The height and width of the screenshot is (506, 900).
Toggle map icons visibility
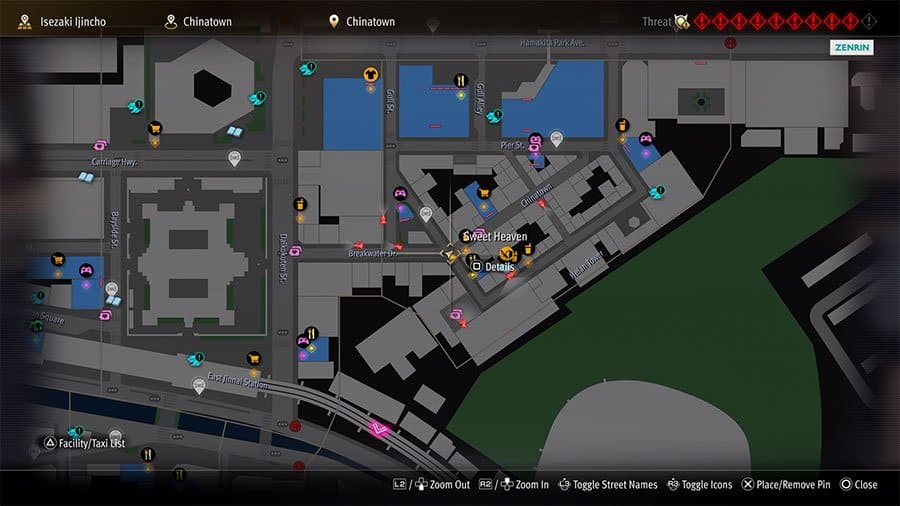(699, 484)
